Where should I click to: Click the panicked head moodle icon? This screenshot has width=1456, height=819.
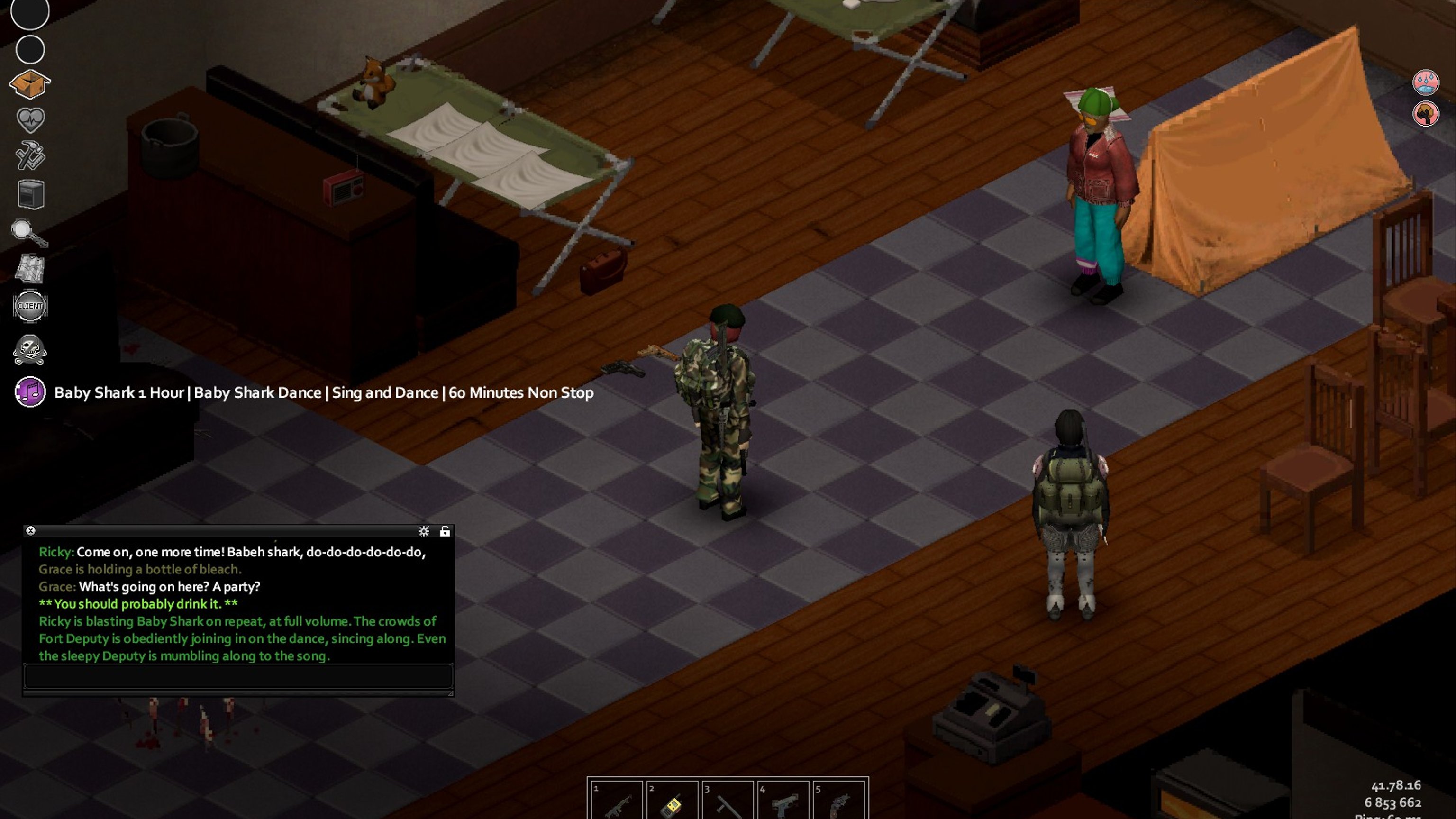click(1426, 114)
